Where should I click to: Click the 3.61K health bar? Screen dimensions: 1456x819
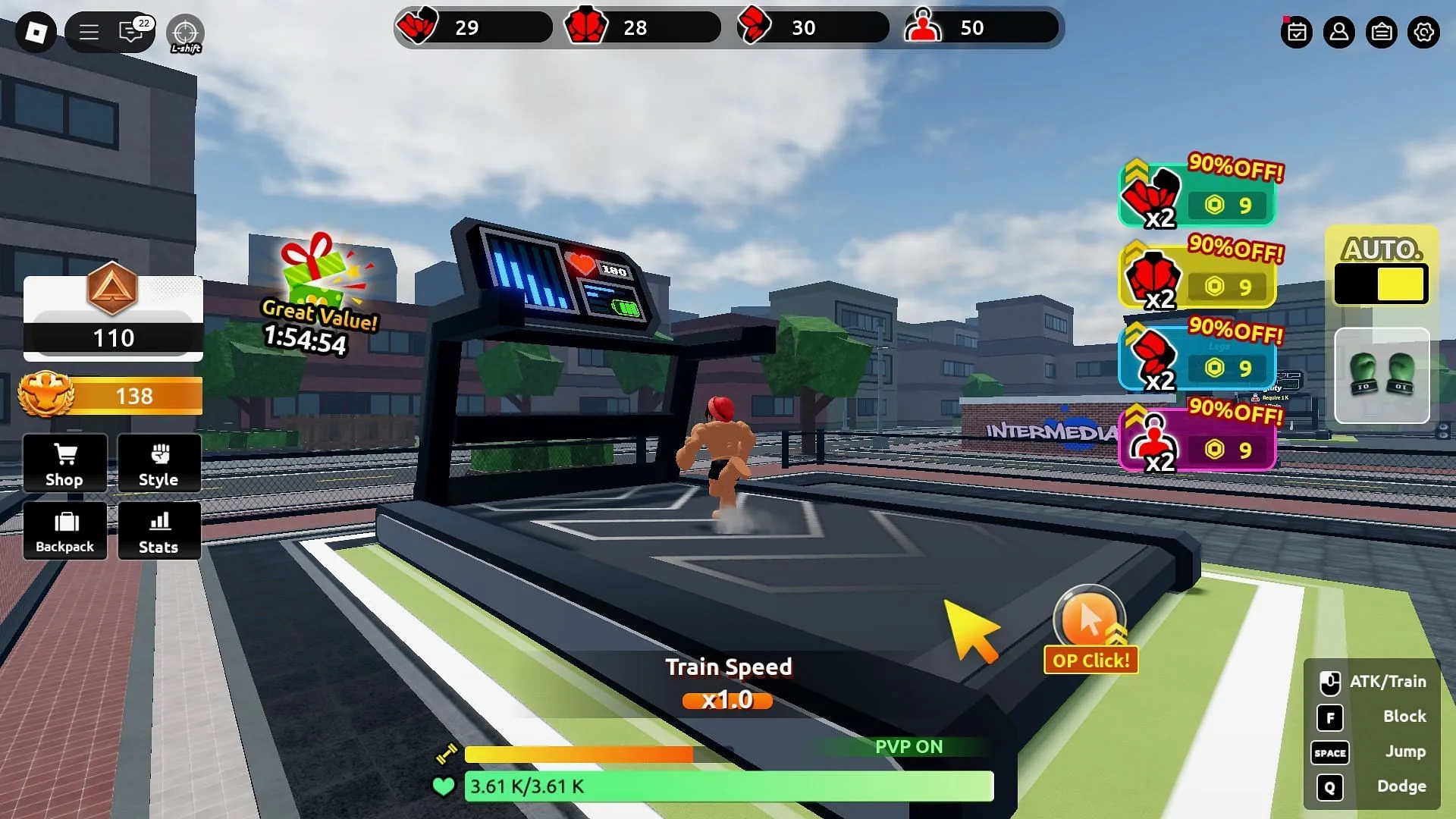tap(728, 787)
